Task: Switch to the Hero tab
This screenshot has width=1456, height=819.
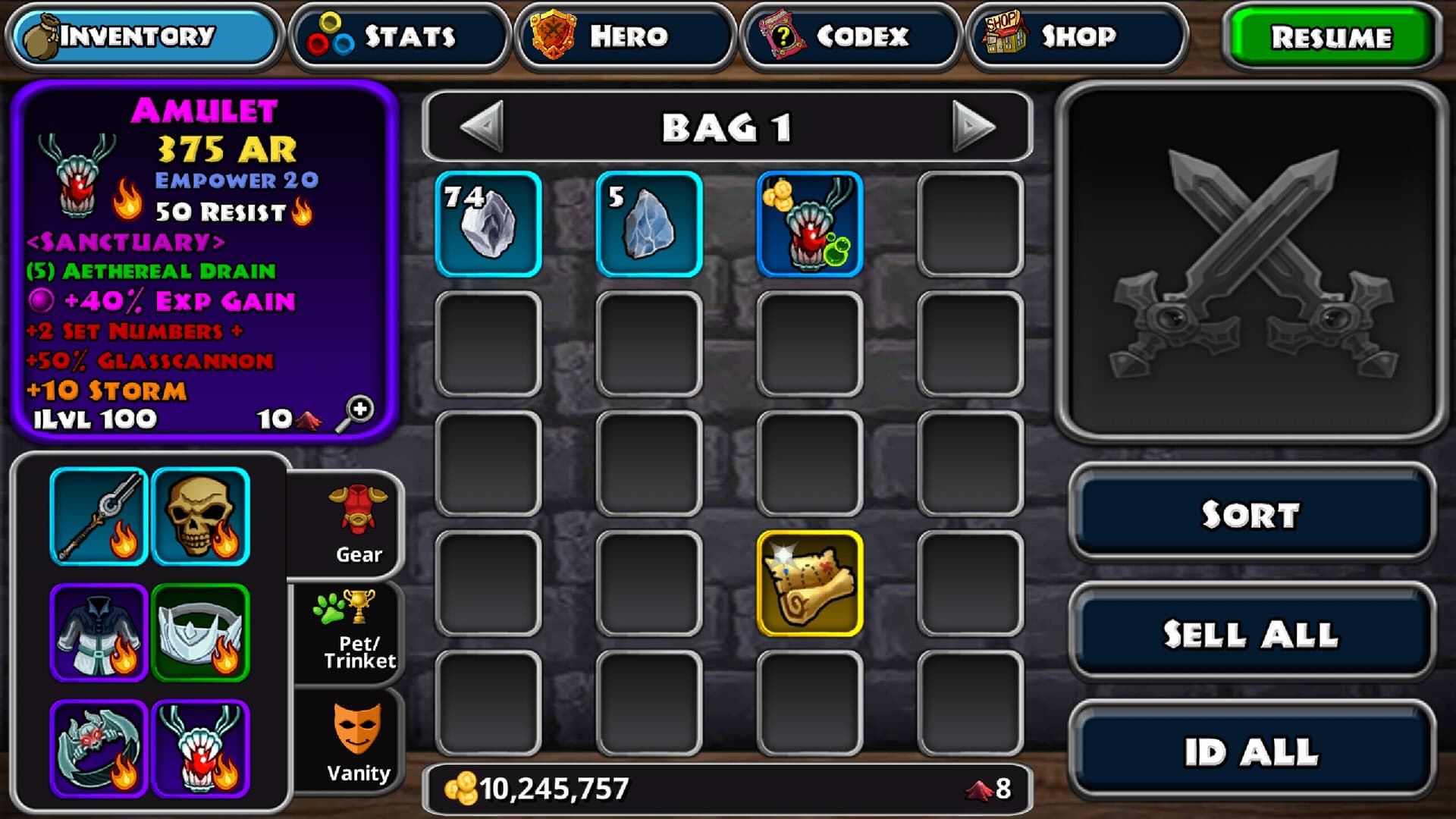Action: coord(625,36)
